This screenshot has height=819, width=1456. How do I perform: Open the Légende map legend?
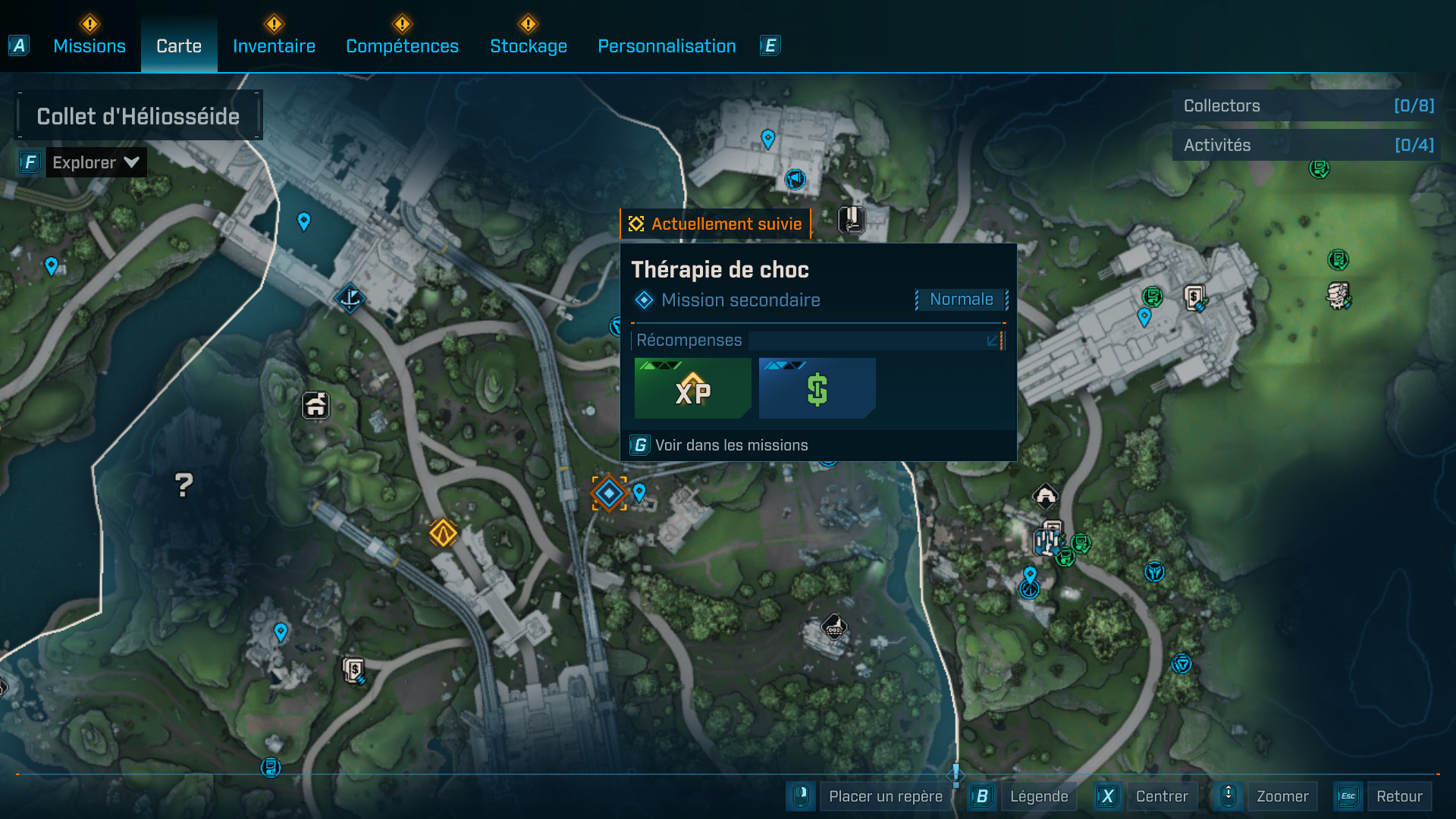point(1038,796)
